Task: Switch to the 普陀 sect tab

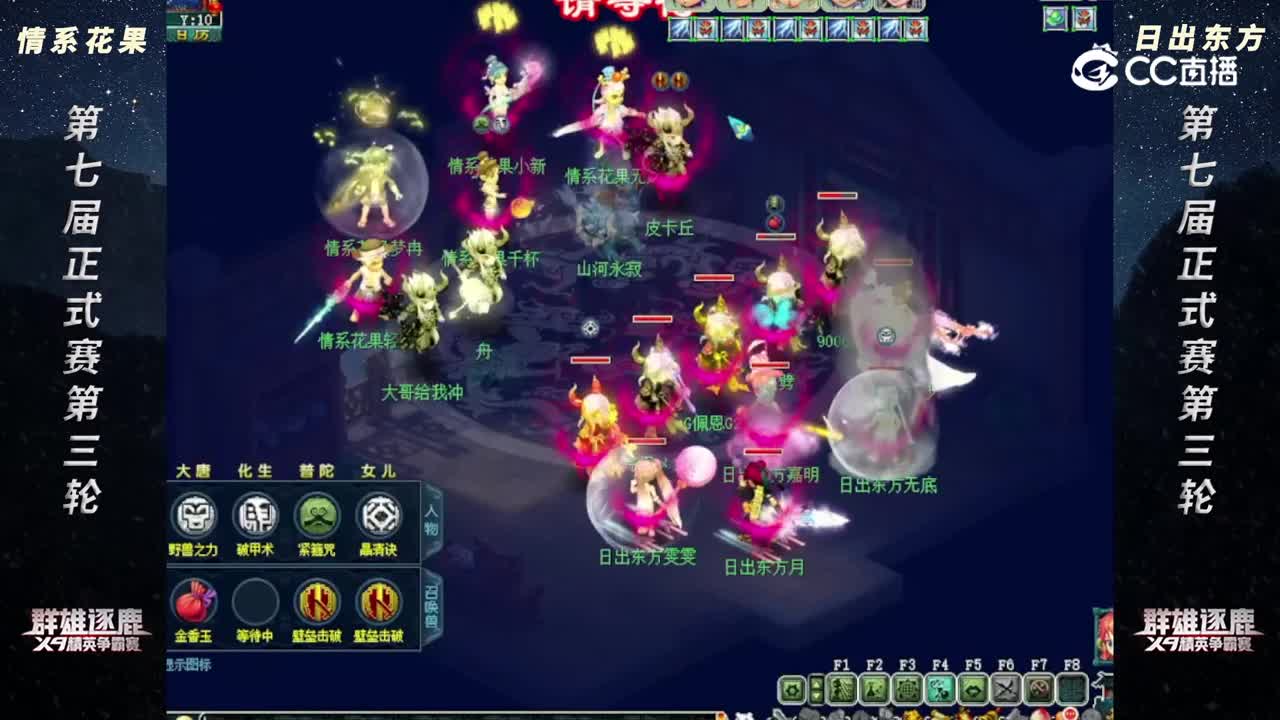Action: (316, 471)
